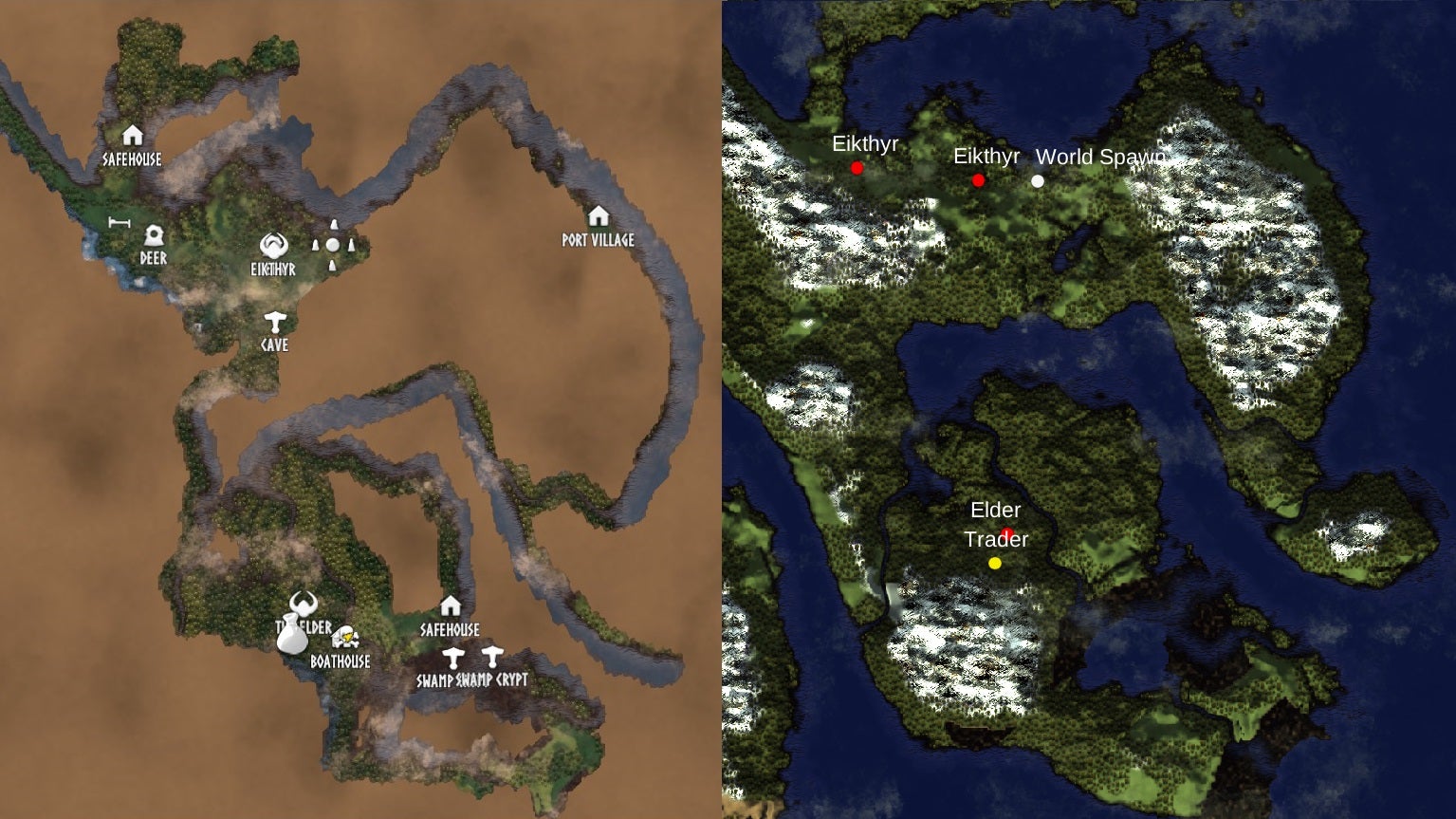The width and height of the screenshot is (1456, 819).
Task: Select the lower Safehouse house icon
Action: click(x=451, y=606)
